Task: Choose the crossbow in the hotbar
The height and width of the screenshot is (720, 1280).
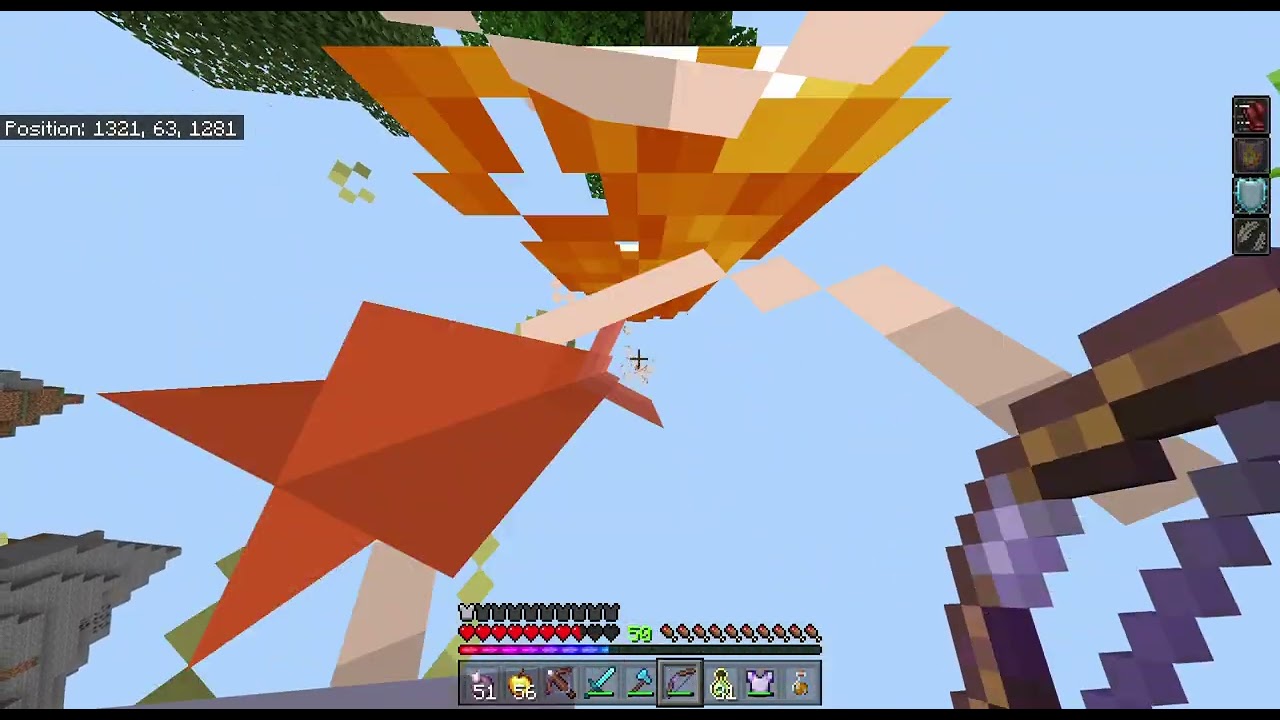Action: pyautogui.click(x=561, y=684)
